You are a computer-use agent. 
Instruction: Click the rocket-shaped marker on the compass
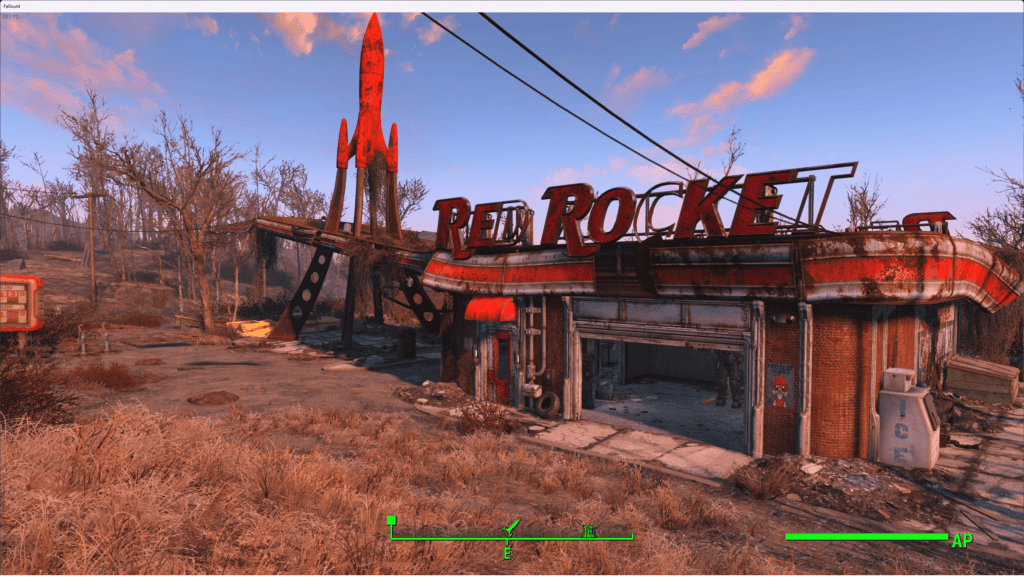pos(510,526)
